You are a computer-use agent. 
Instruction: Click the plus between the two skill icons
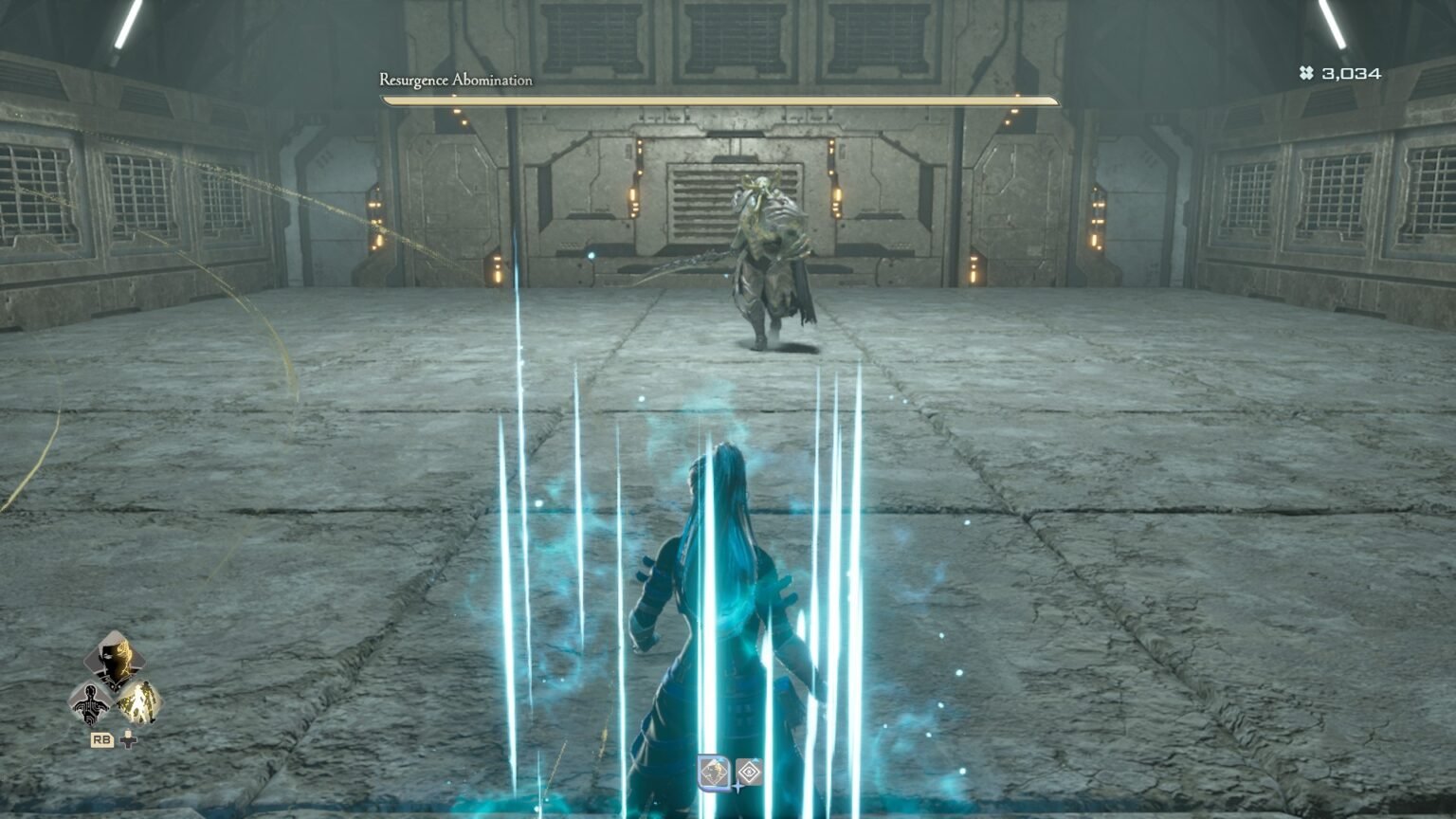[737, 787]
